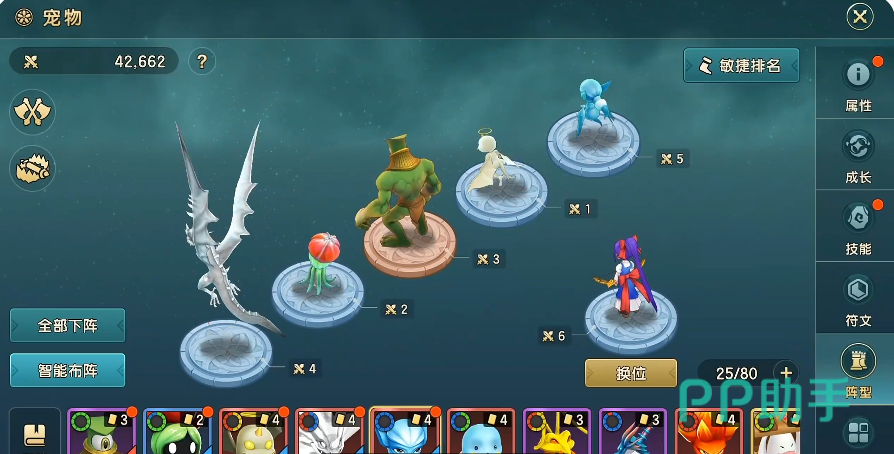894x454 pixels.
Task: Open the 符文 runes tab
Action: pos(858,299)
